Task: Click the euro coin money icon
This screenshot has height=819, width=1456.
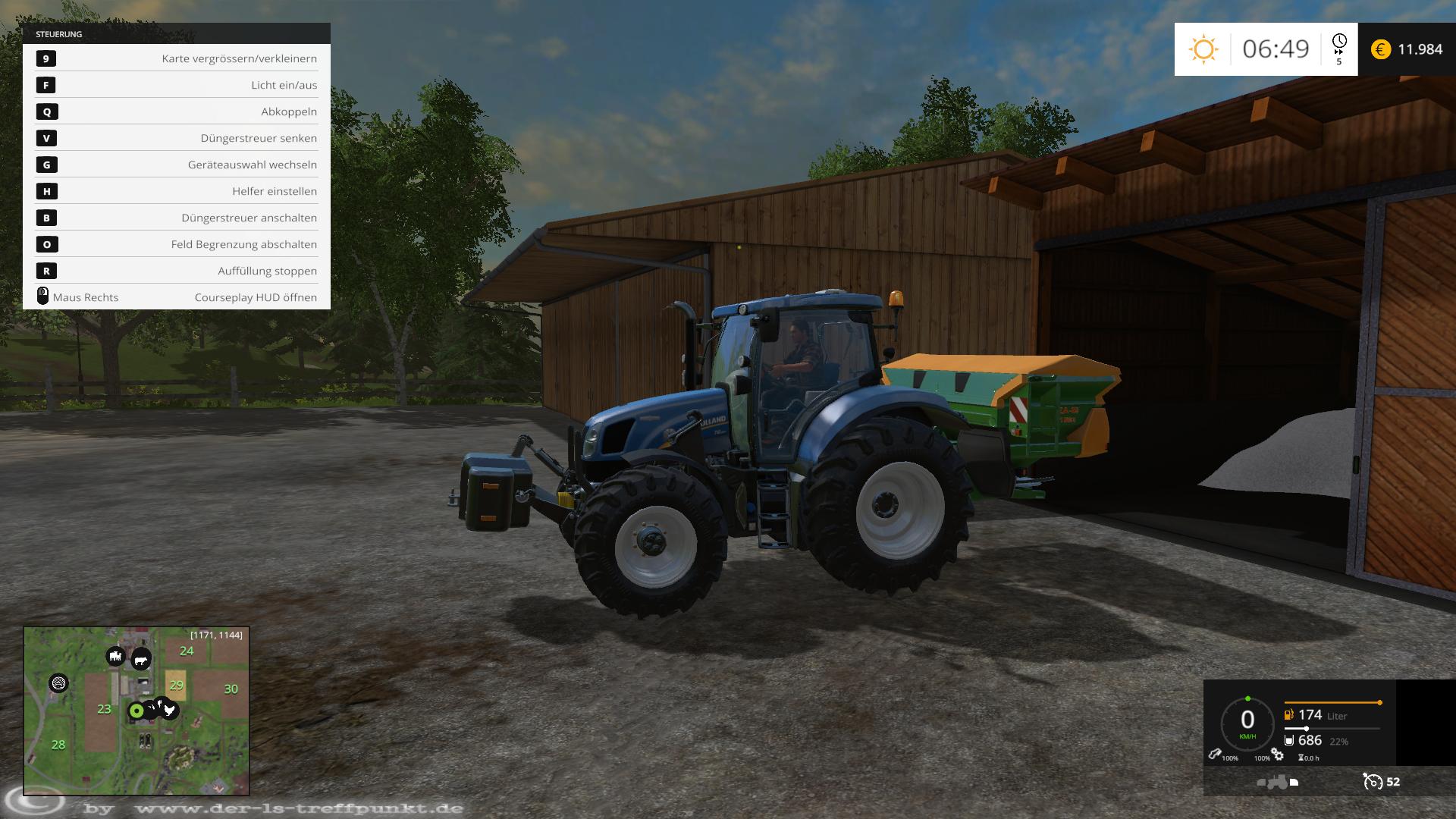Action: tap(1381, 49)
